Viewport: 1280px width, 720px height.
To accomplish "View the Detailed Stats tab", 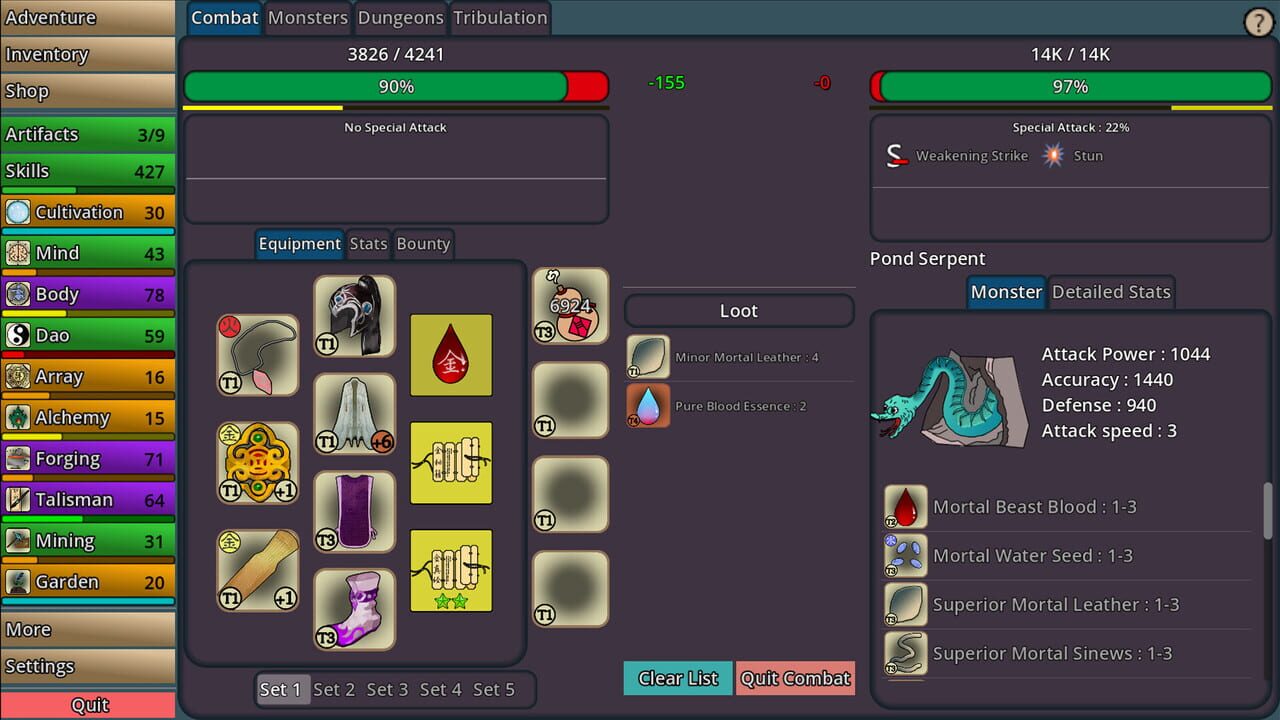I will click(1111, 292).
